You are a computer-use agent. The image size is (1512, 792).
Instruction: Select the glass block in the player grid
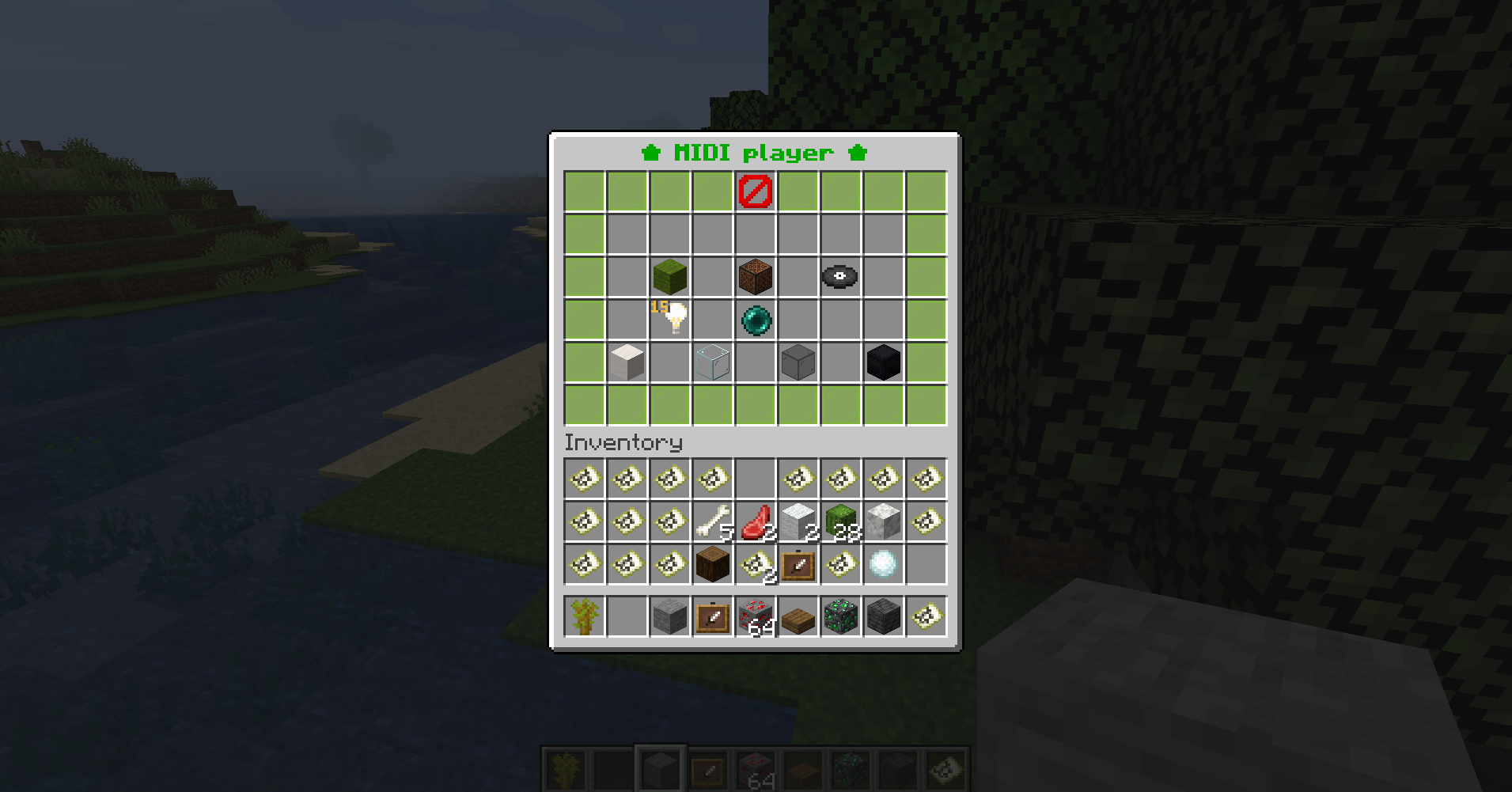coord(713,362)
